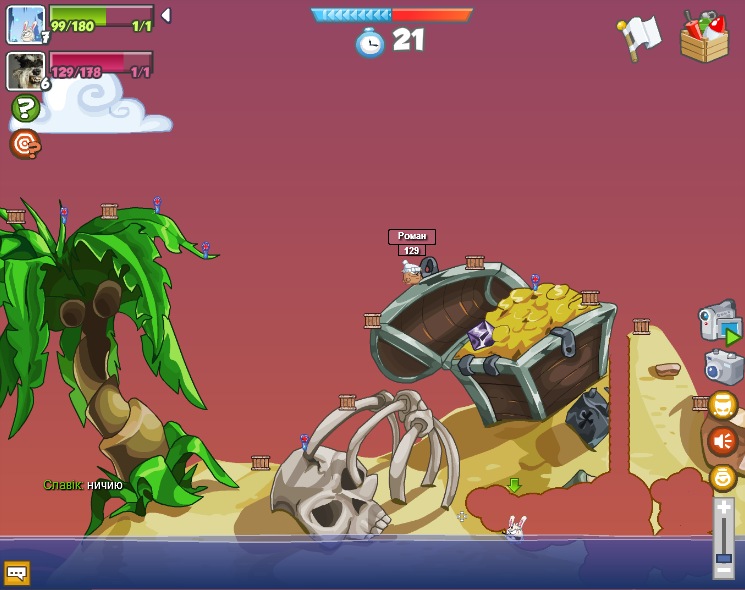Open the weapons crate inventory
The height and width of the screenshot is (590, 745).
pyautogui.click(x=704, y=37)
